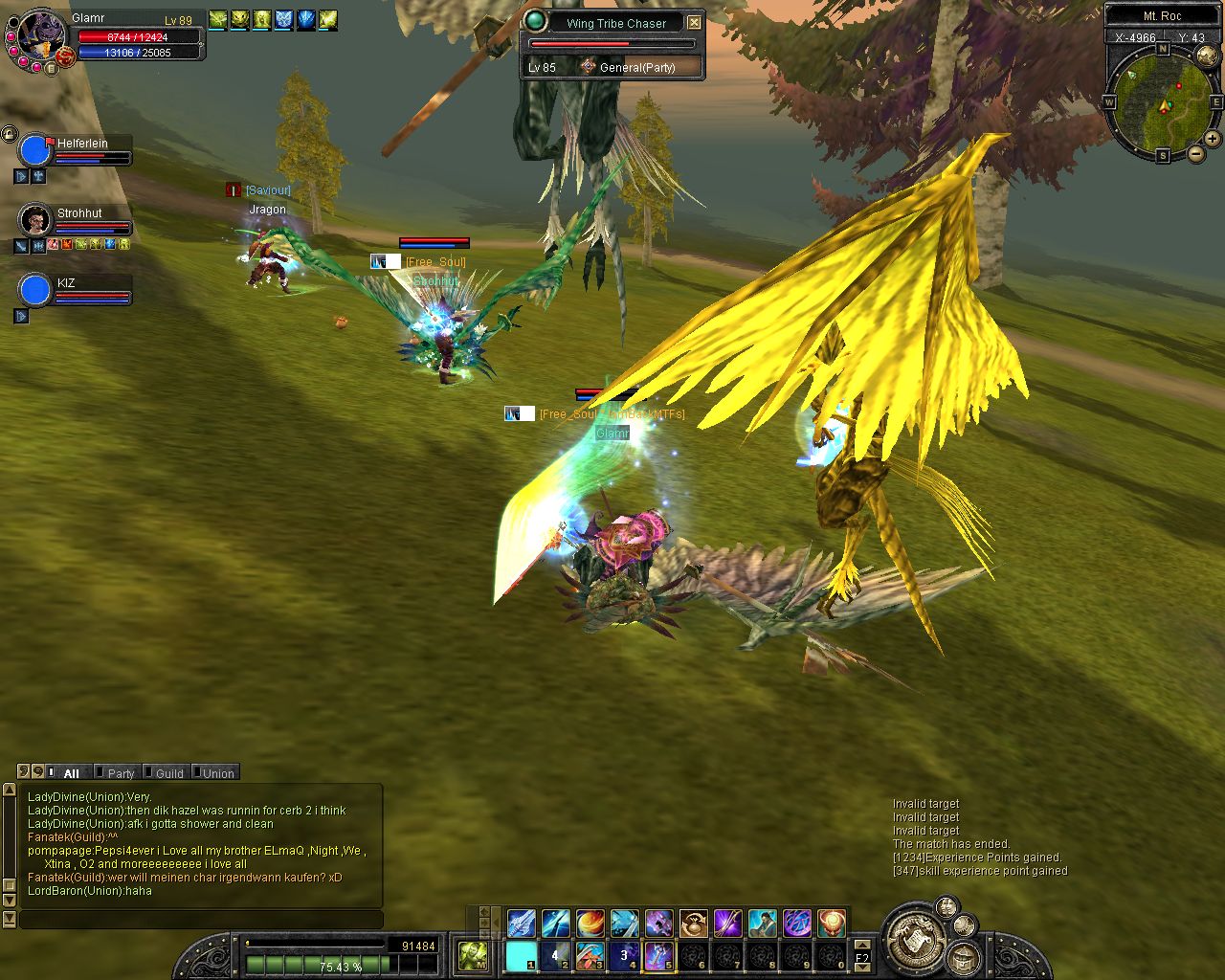Screen dimensions: 1225x980
Task: Zoom in the minimap with plus button
Action: coord(1212,139)
